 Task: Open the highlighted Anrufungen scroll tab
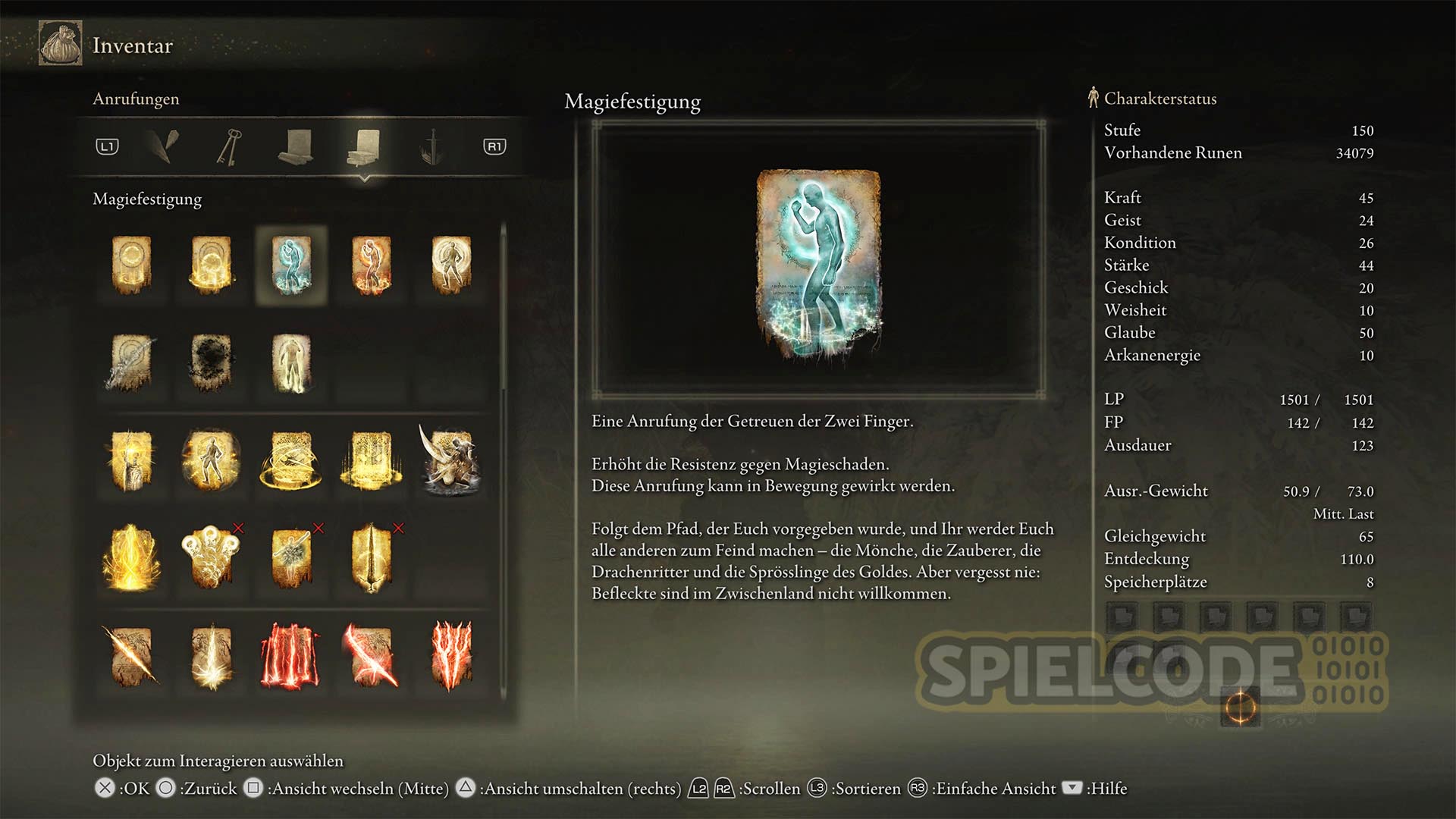tap(365, 146)
